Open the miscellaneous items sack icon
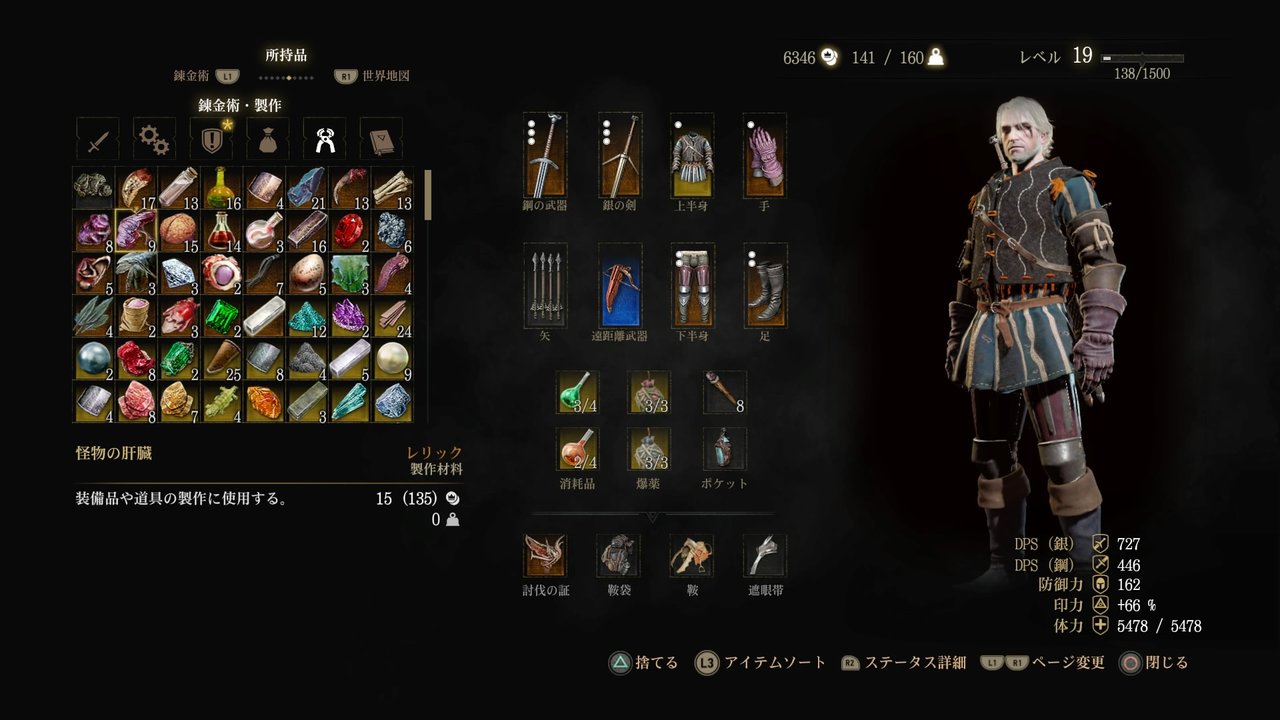1280x720 pixels. point(266,138)
